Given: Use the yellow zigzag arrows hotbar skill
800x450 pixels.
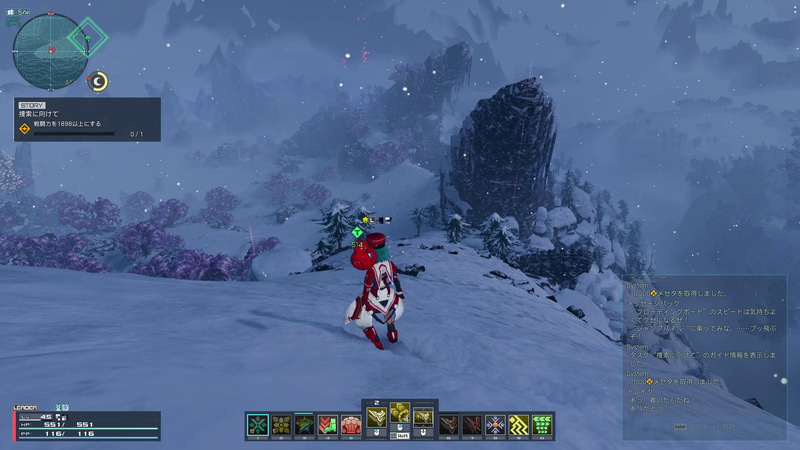Looking at the screenshot, I should point(519,425).
